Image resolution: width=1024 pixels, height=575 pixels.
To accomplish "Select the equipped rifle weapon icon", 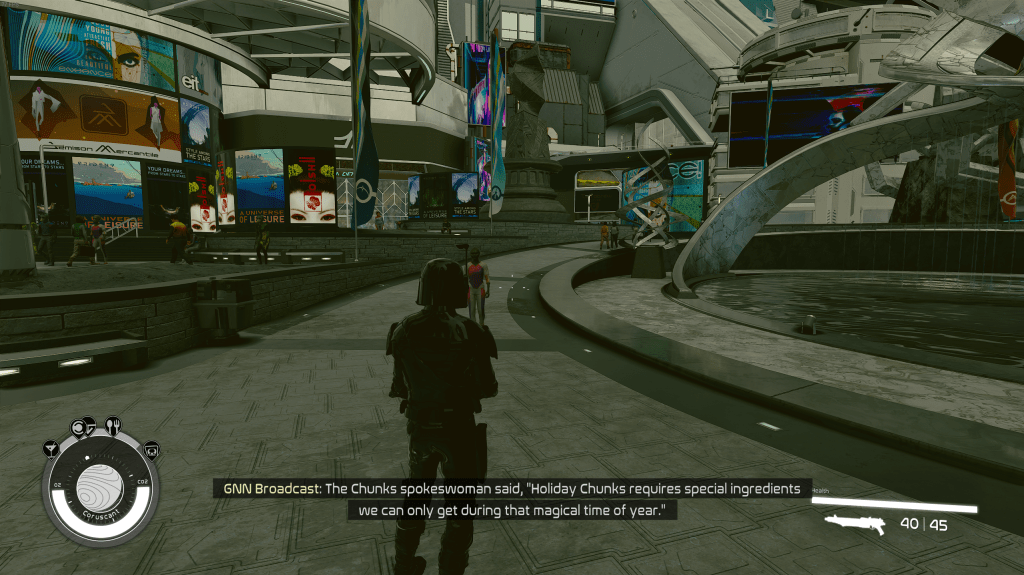I will [855, 525].
